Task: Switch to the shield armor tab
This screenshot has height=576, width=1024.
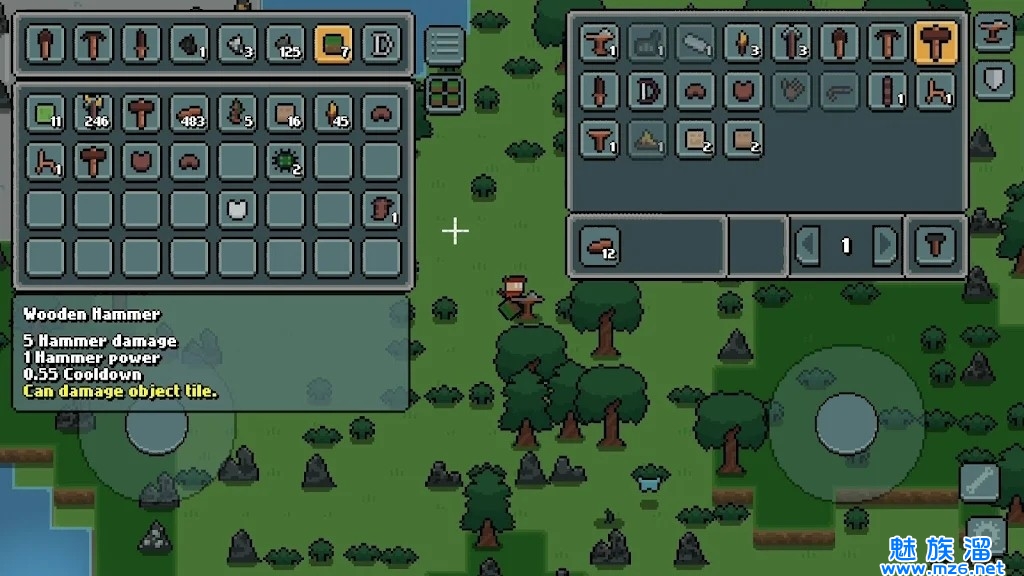Action: point(993,78)
